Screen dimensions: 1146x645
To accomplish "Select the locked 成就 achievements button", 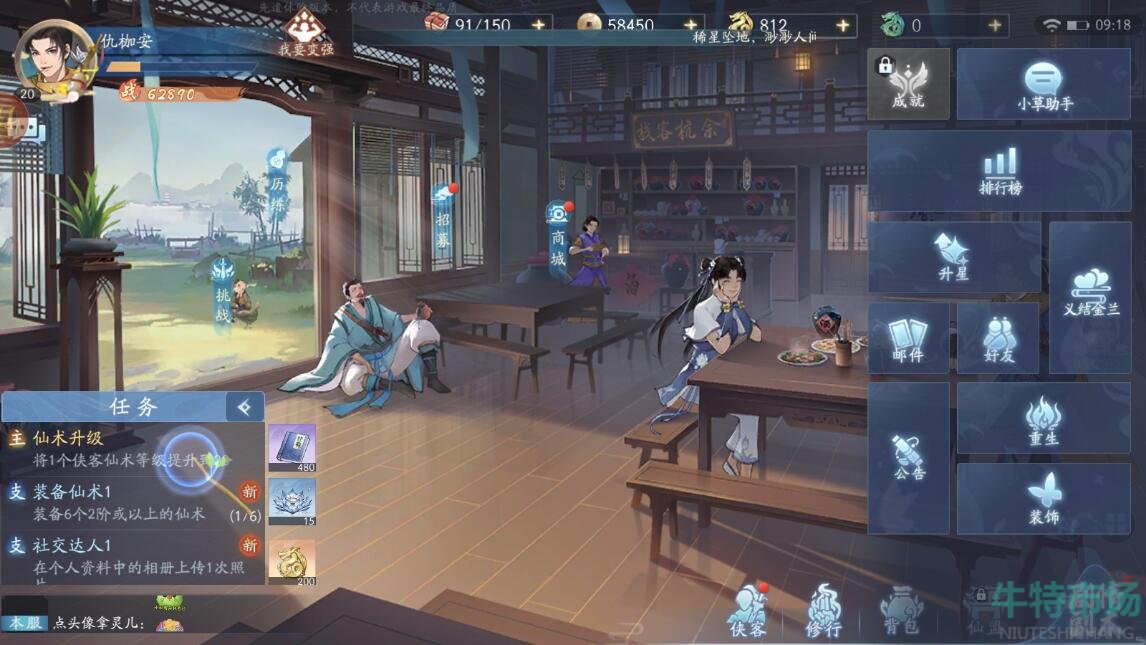I will 908,85.
